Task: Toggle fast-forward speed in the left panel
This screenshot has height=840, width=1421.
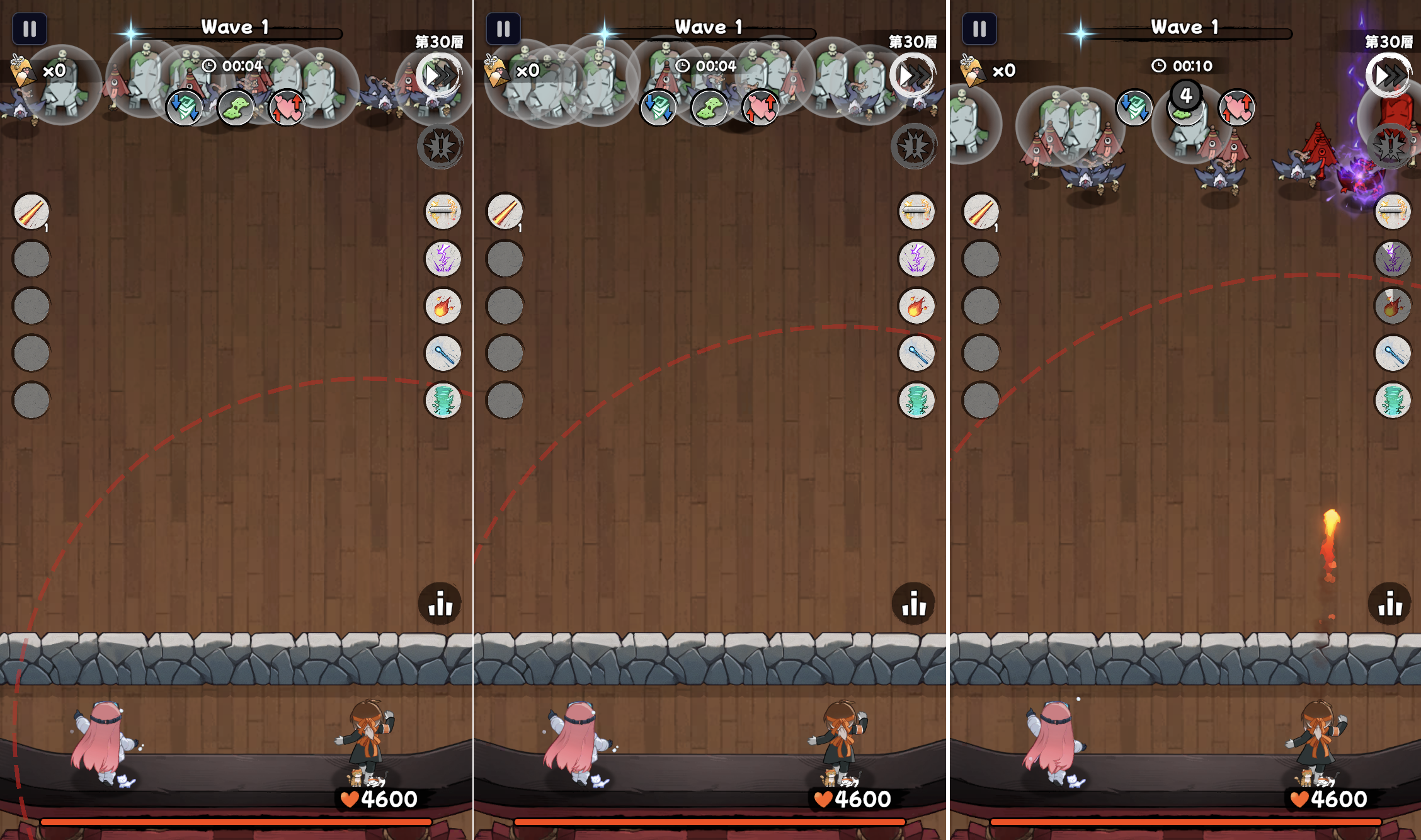Action: 440,76
